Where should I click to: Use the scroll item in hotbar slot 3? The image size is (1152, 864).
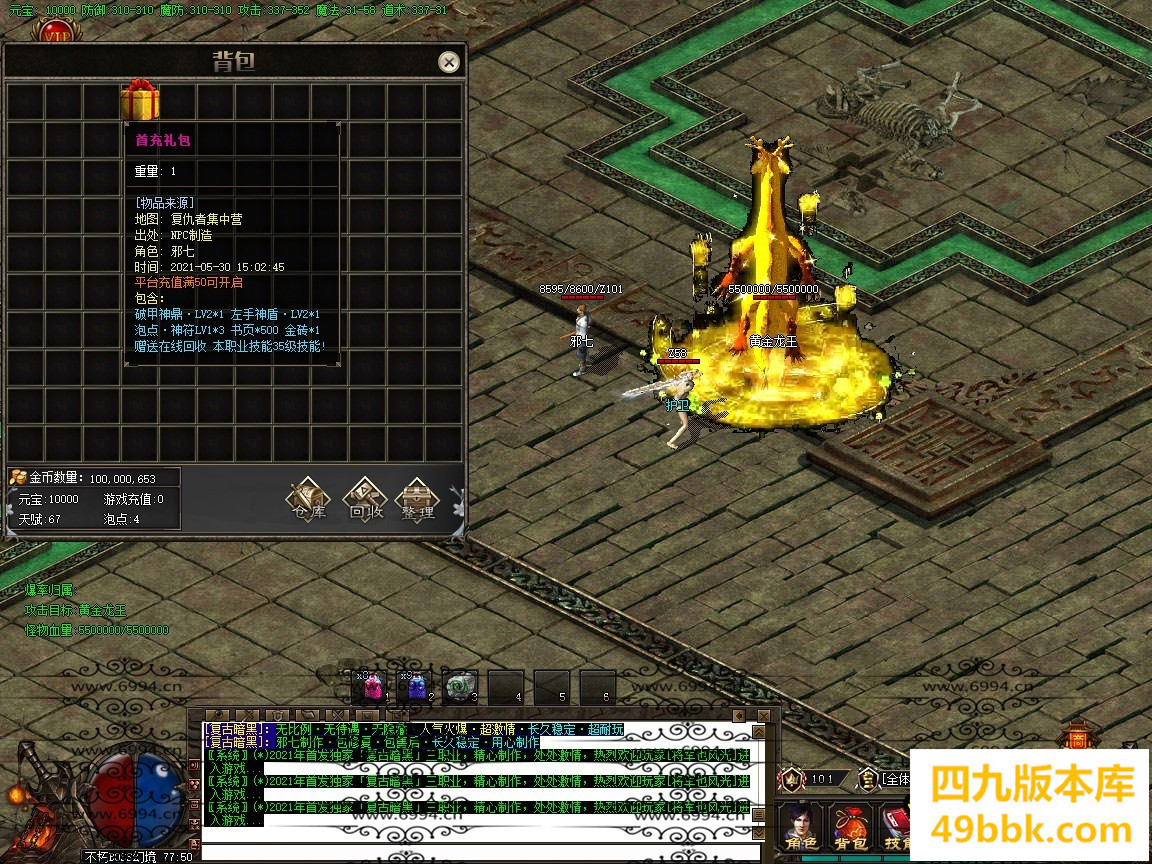tap(459, 686)
